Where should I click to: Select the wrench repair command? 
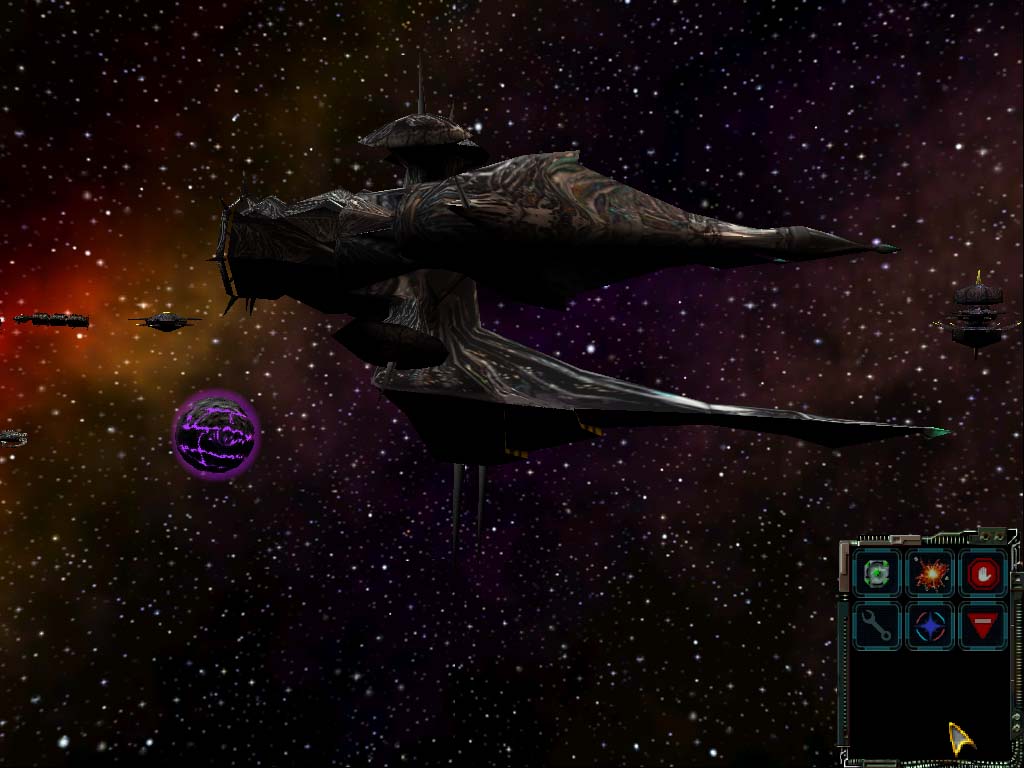click(x=878, y=627)
